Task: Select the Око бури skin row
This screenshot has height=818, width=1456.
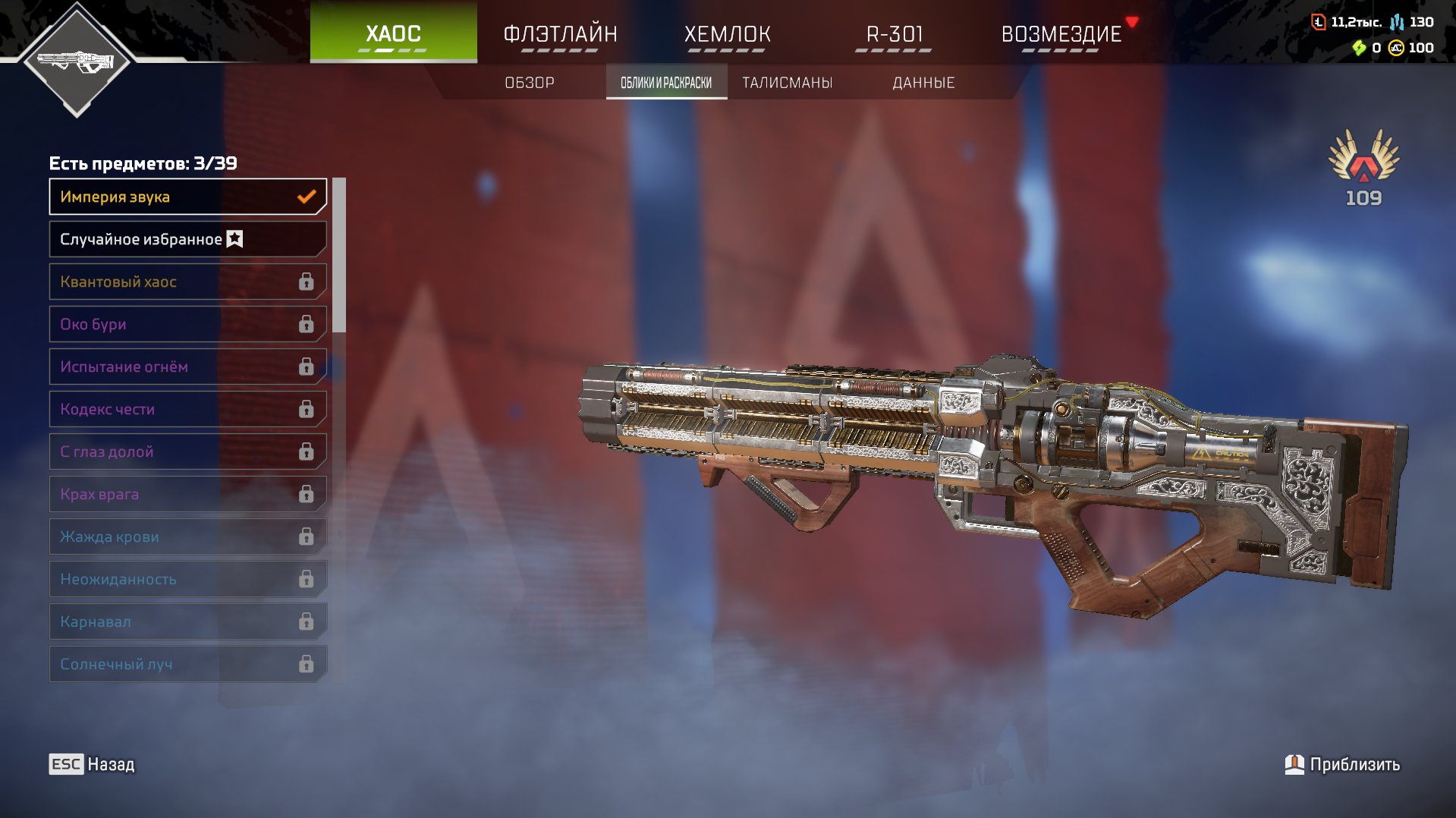Action: tap(187, 324)
